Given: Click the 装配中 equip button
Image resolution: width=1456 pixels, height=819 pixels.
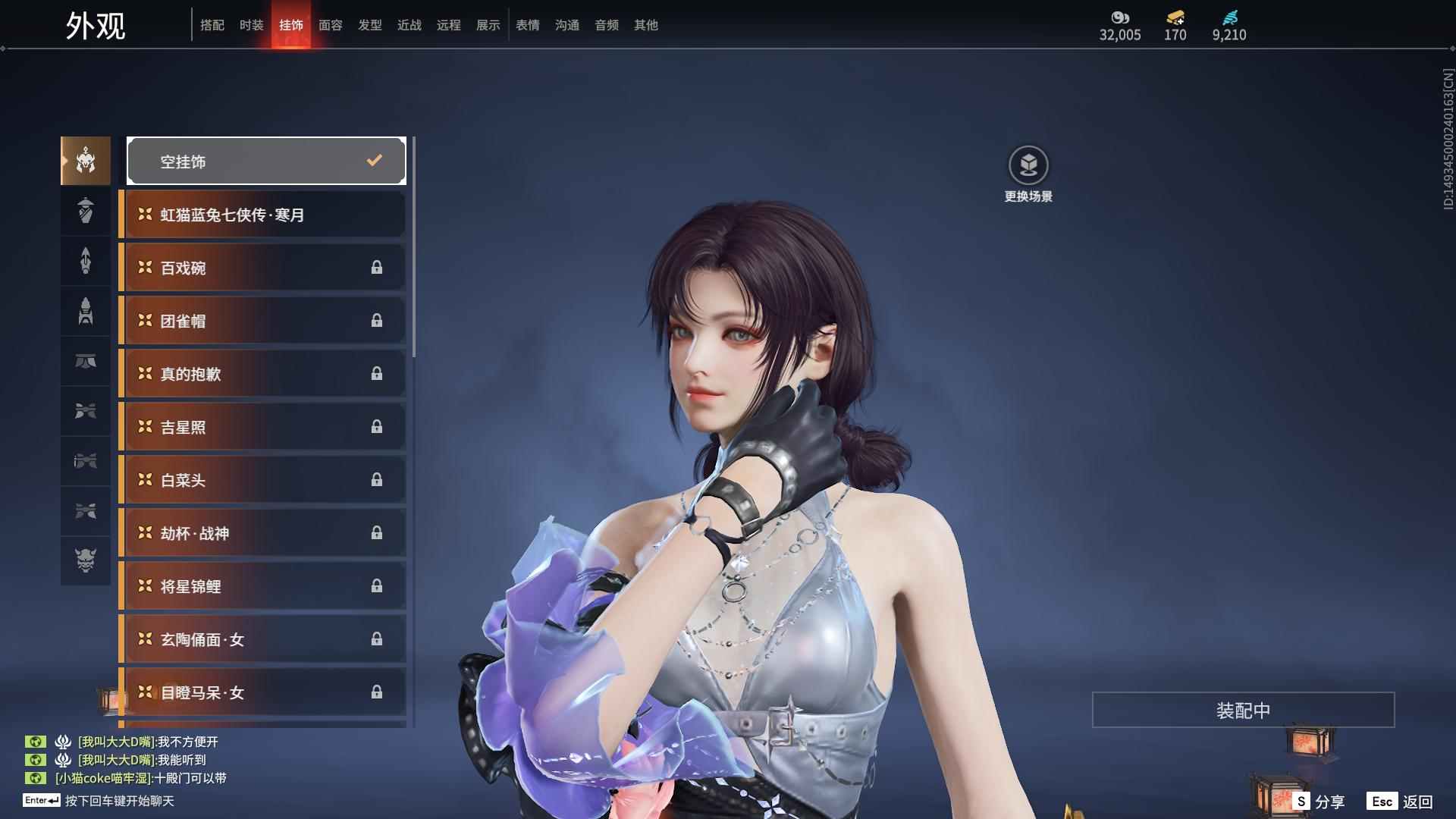Looking at the screenshot, I should point(1243,710).
